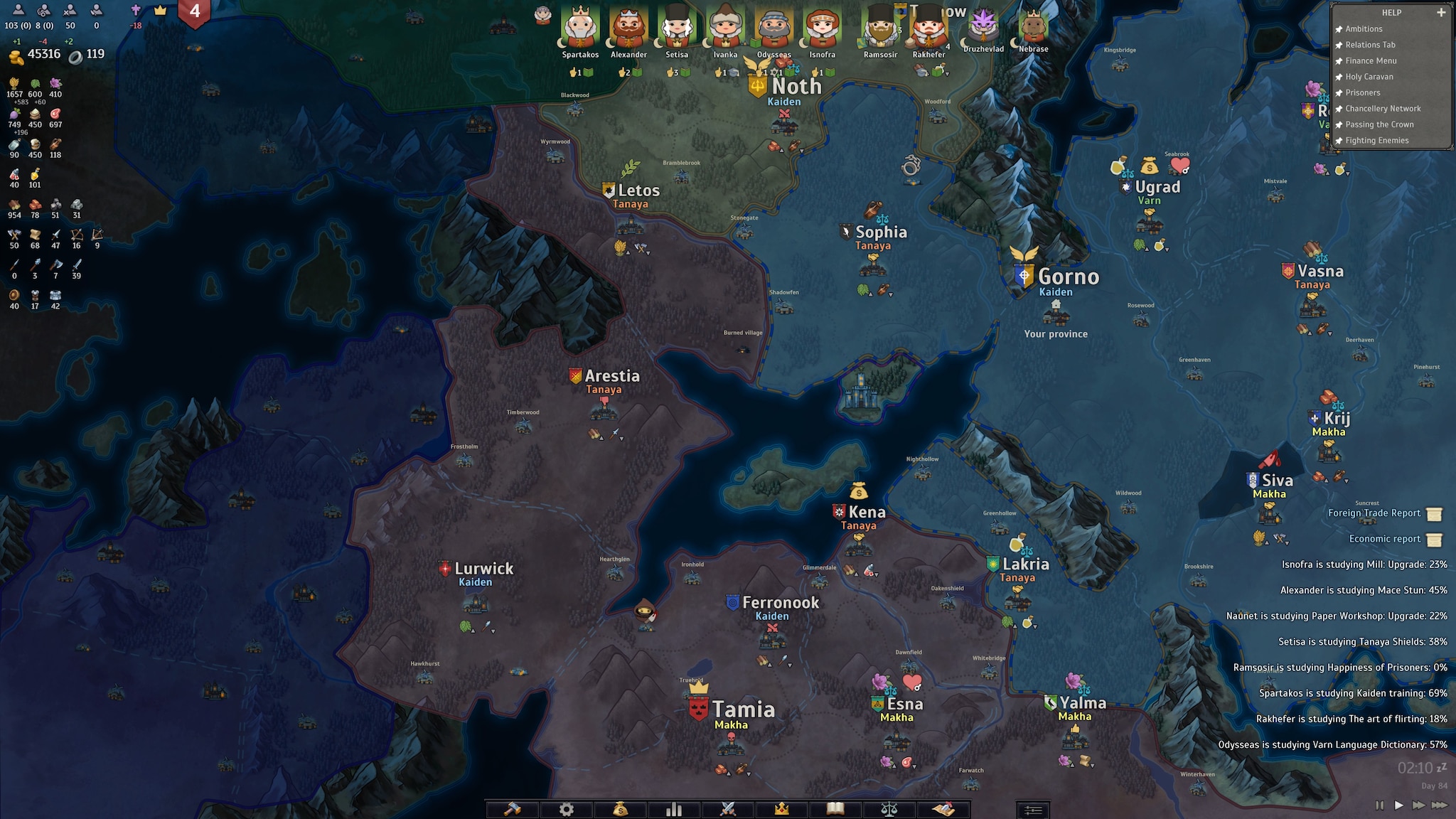Select the Spartakos character portrait
The height and width of the screenshot is (819, 1456).
[x=580, y=28]
